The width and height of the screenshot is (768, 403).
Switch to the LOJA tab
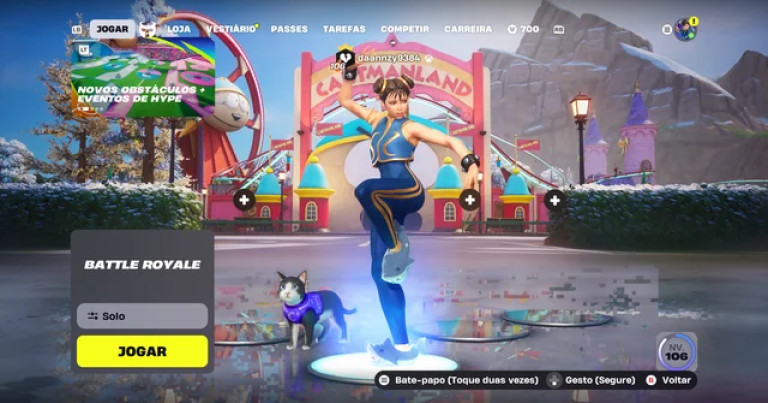[x=179, y=29]
